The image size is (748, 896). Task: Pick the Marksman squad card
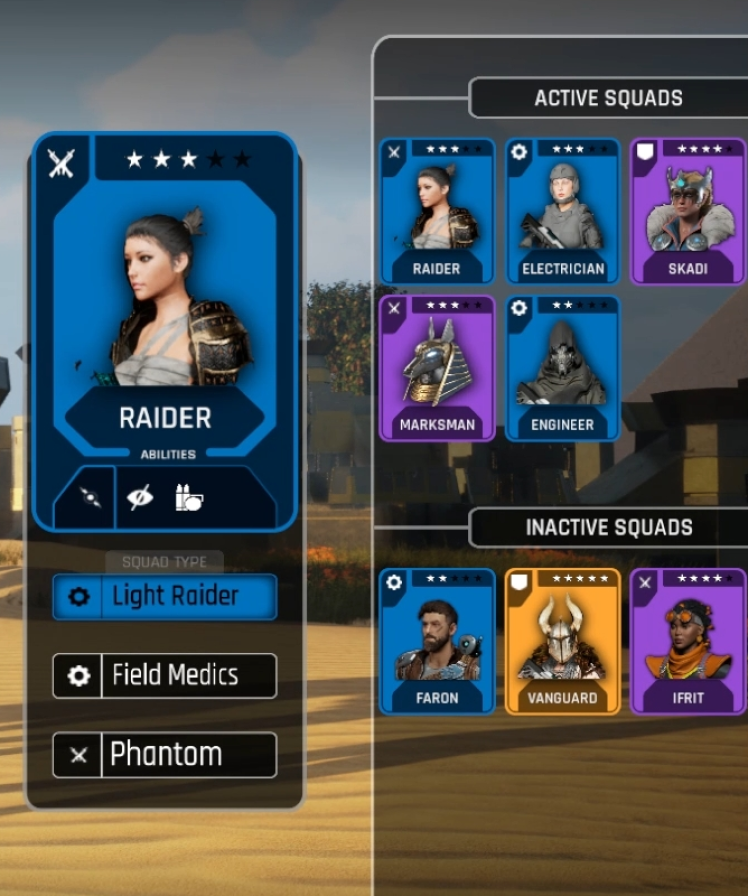(437, 367)
